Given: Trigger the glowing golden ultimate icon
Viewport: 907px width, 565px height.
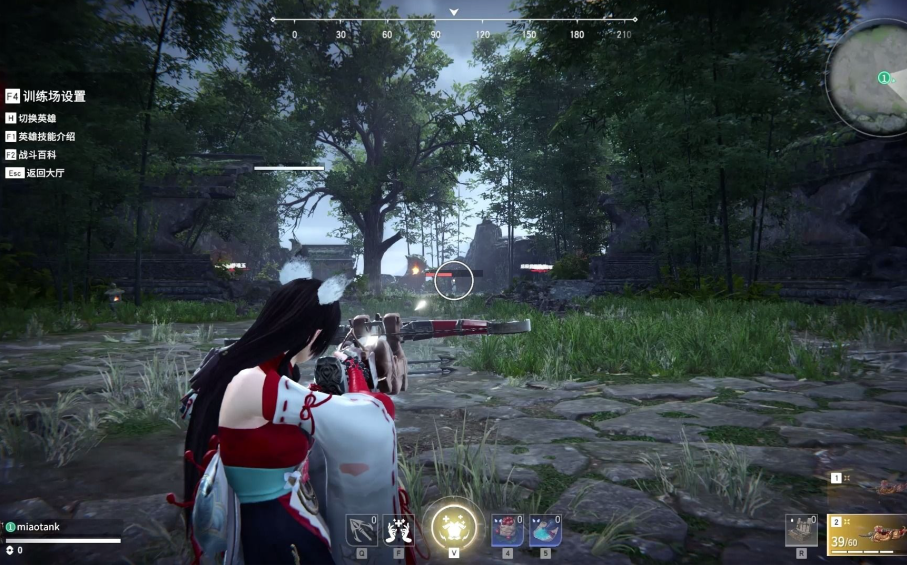Looking at the screenshot, I should click(x=453, y=526).
